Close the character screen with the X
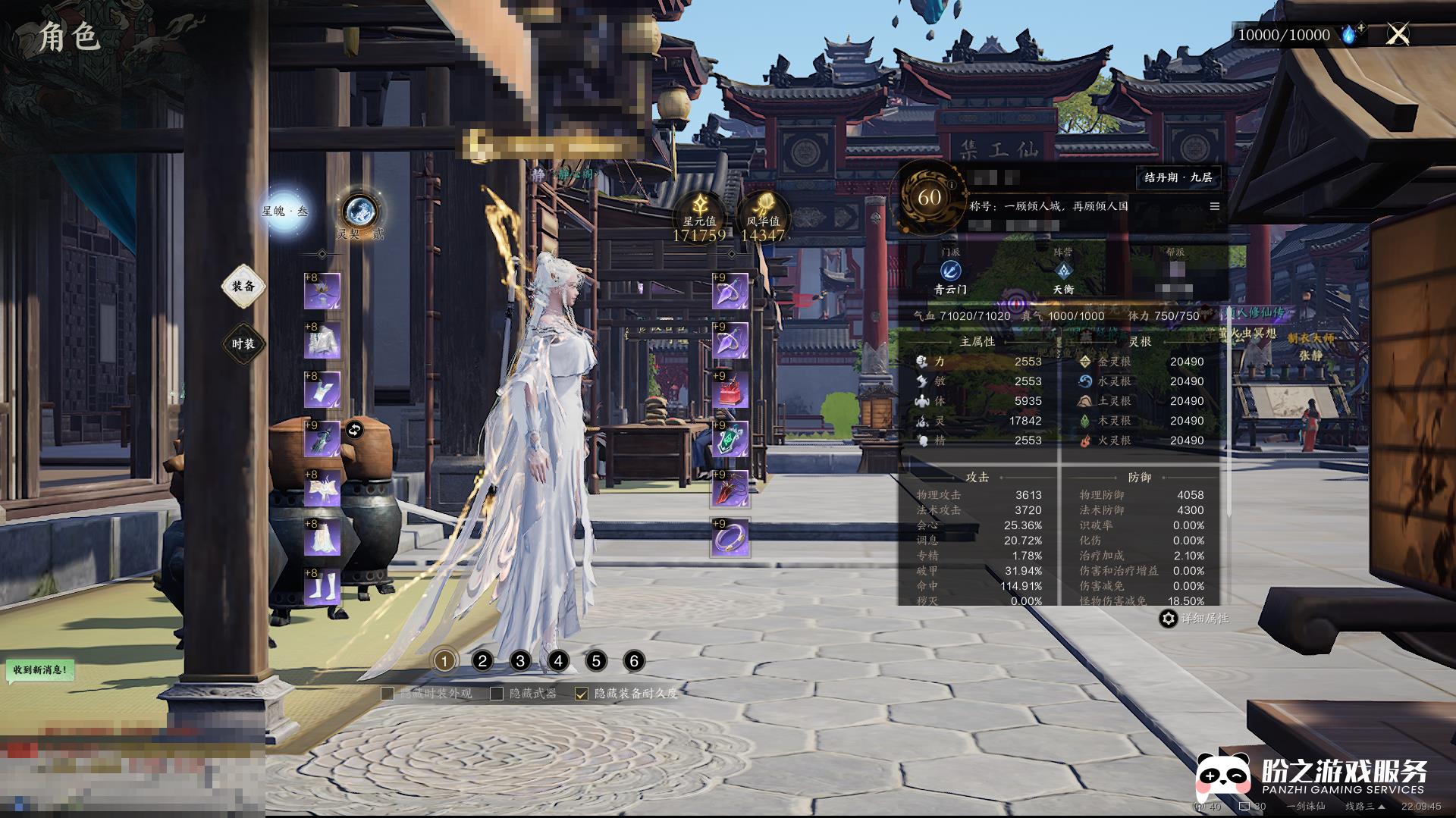 (1398, 34)
